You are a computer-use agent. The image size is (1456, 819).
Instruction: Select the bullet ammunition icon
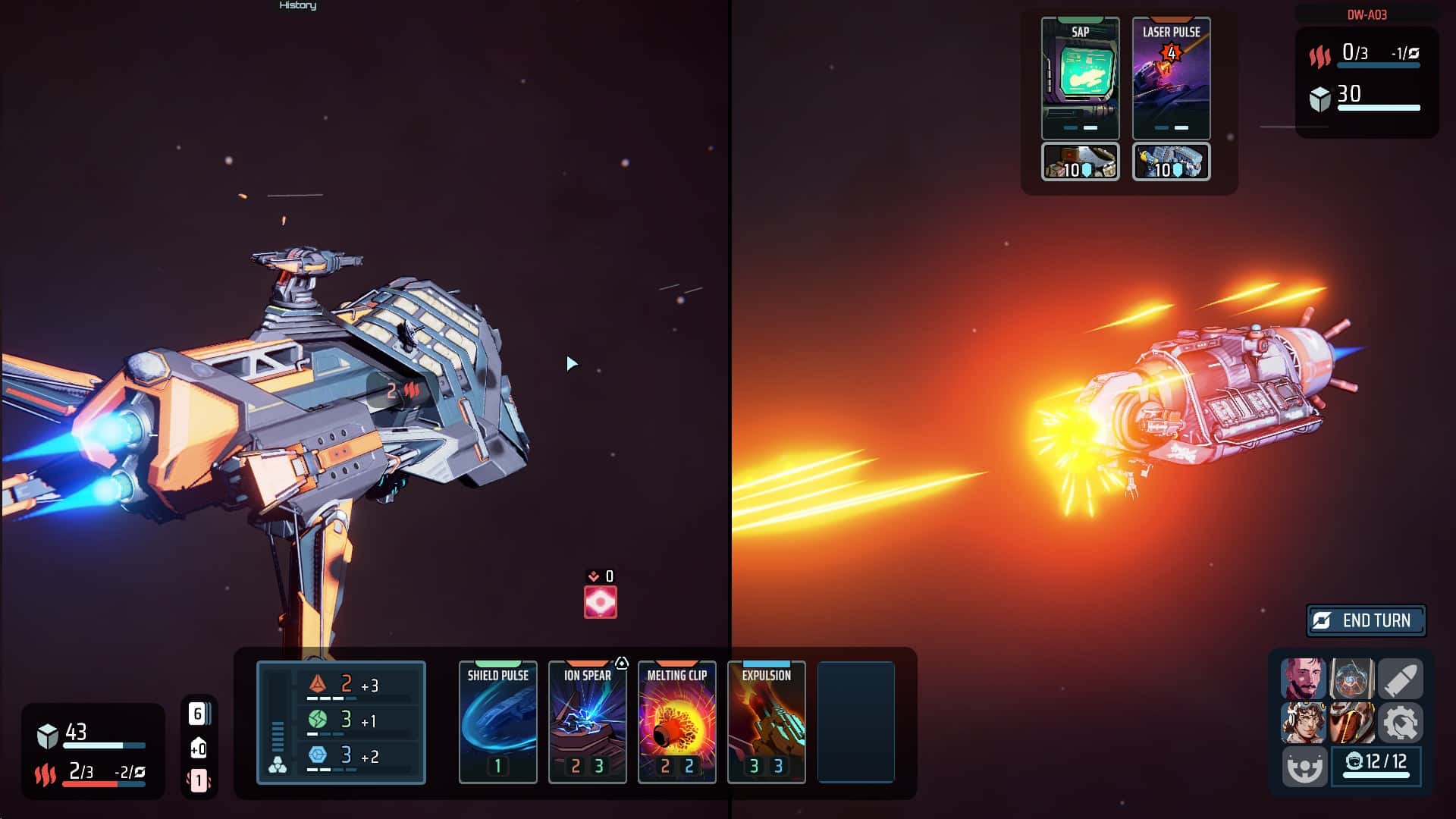point(1400,679)
